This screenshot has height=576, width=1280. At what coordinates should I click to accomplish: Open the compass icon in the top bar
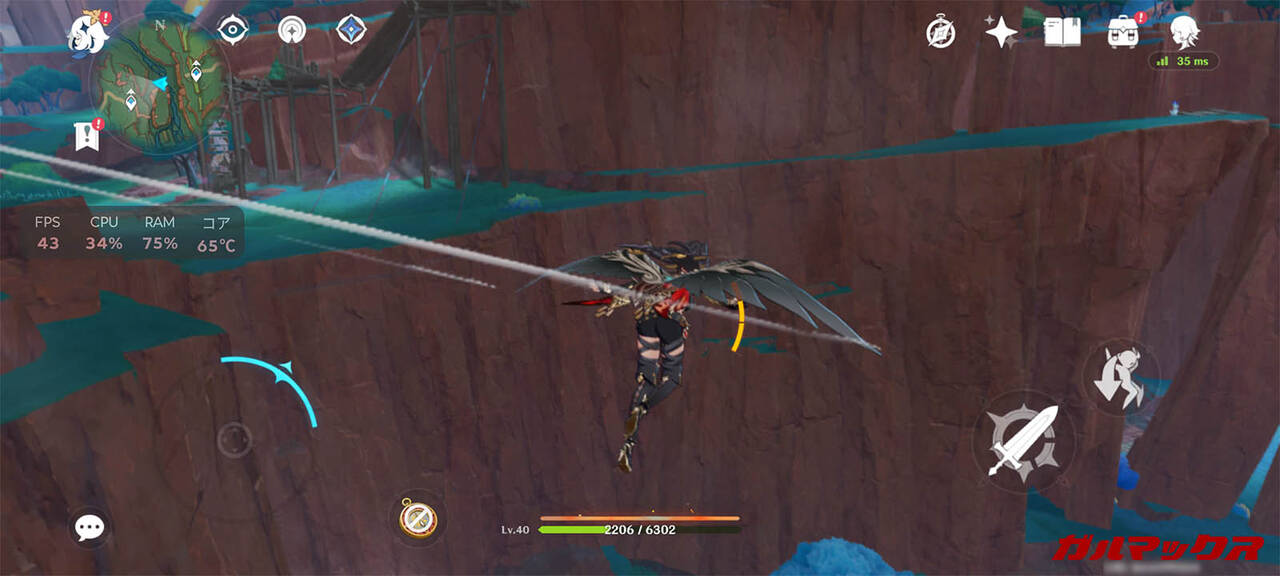[x=940, y=33]
